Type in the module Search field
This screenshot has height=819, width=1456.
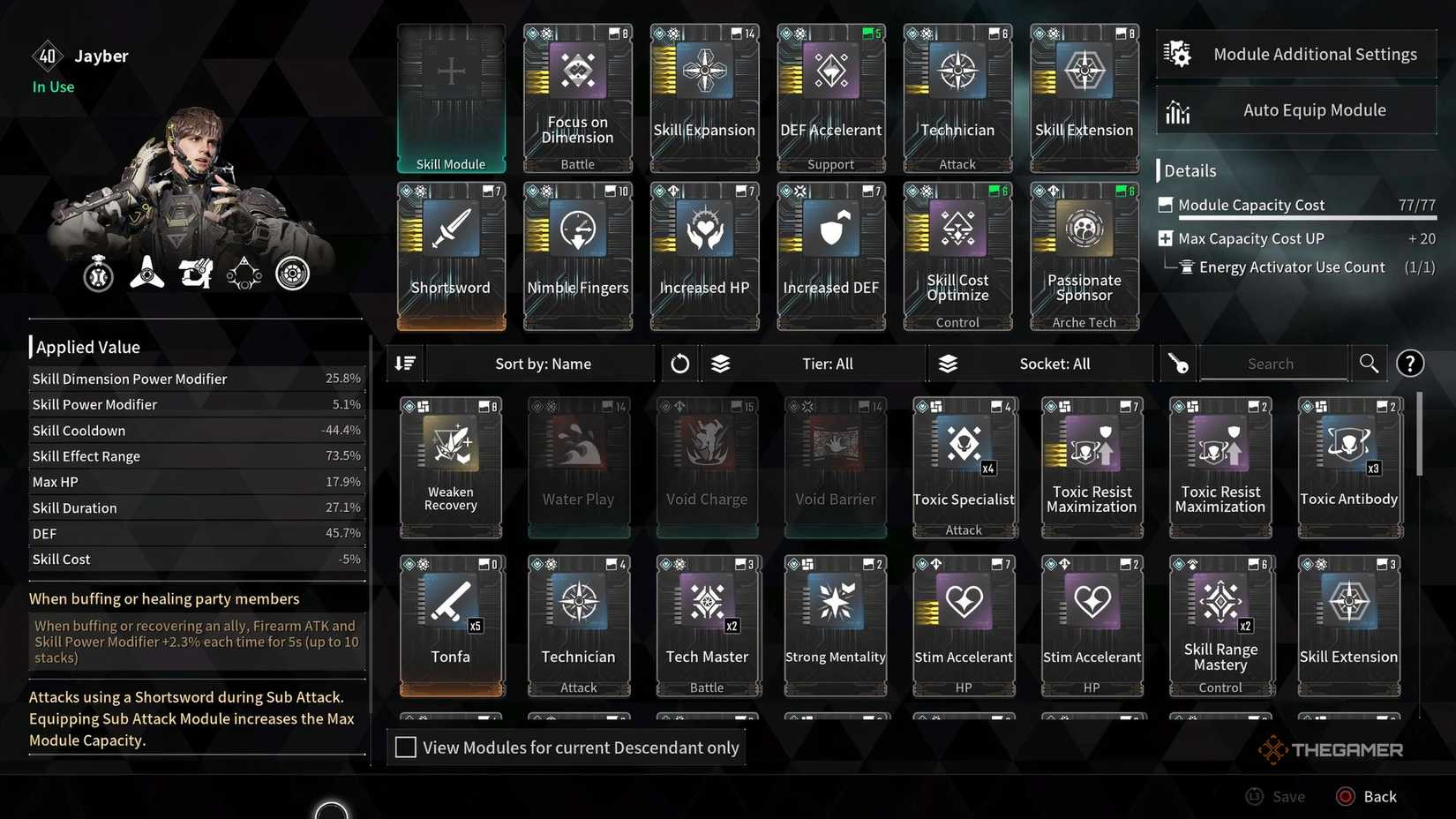(x=1272, y=363)
